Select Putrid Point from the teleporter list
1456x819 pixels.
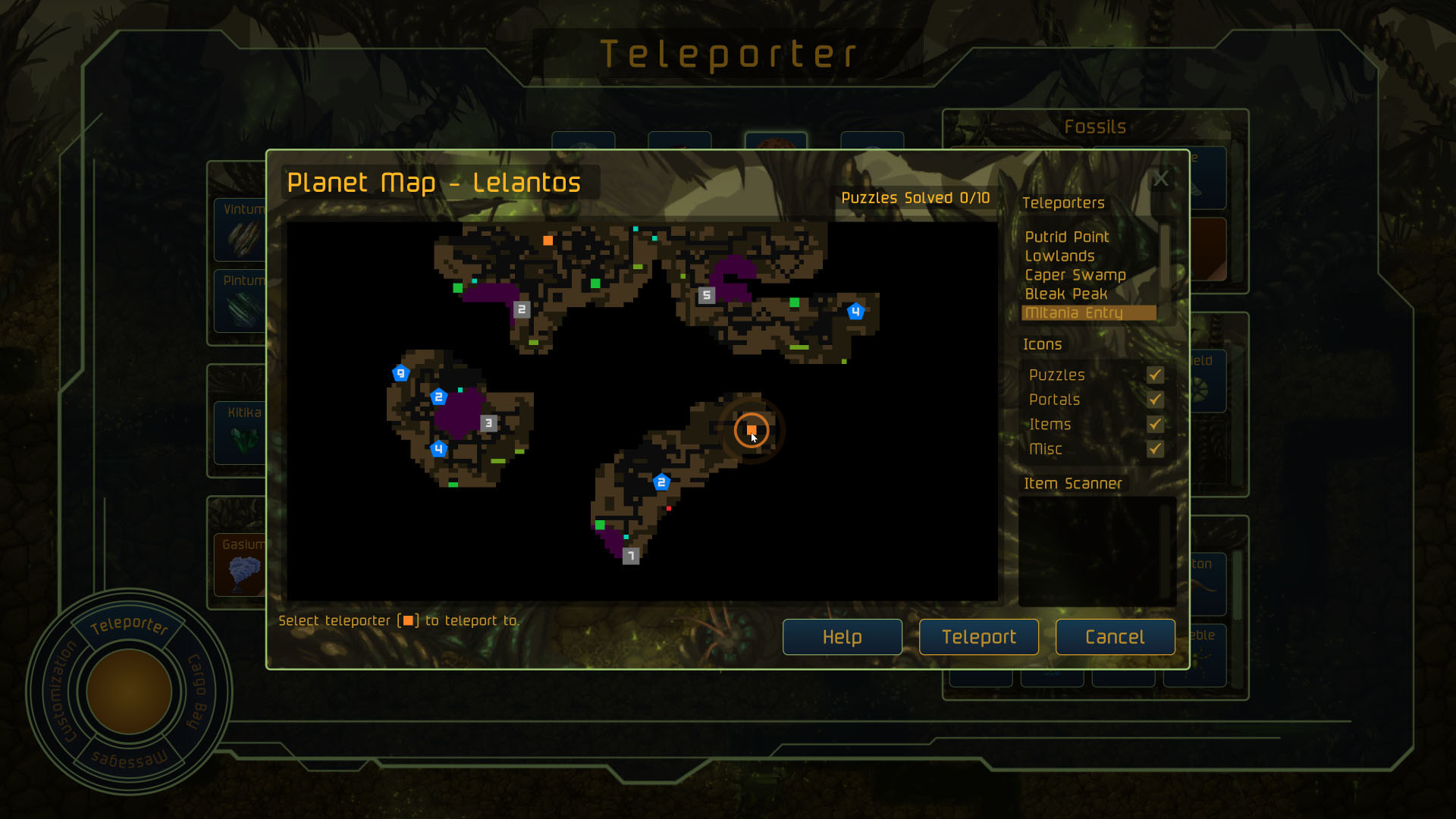pyautogui.click(x=1066, y=237)
